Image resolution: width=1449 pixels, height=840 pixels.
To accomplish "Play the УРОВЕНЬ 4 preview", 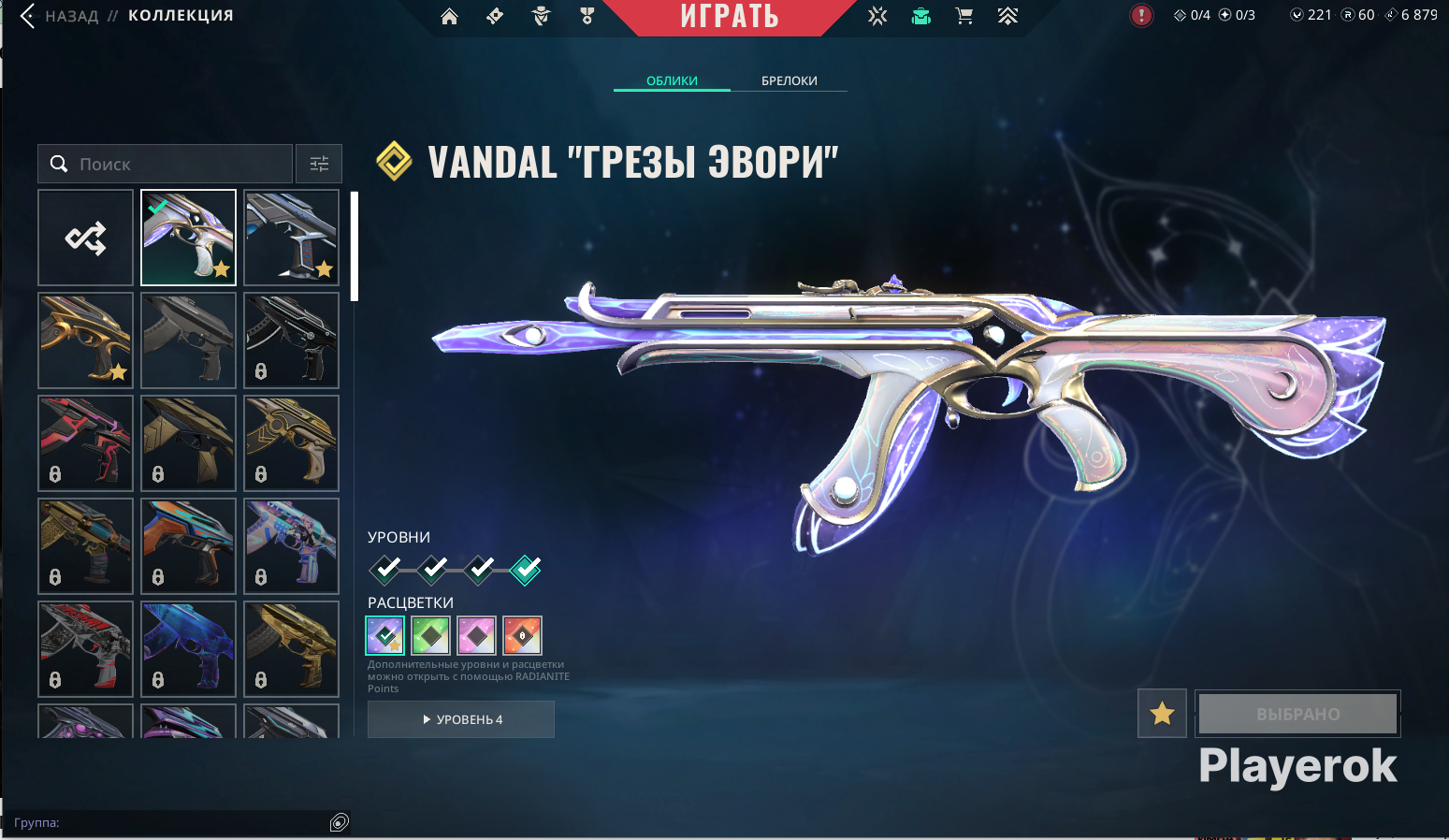I will tap(461, 719).
